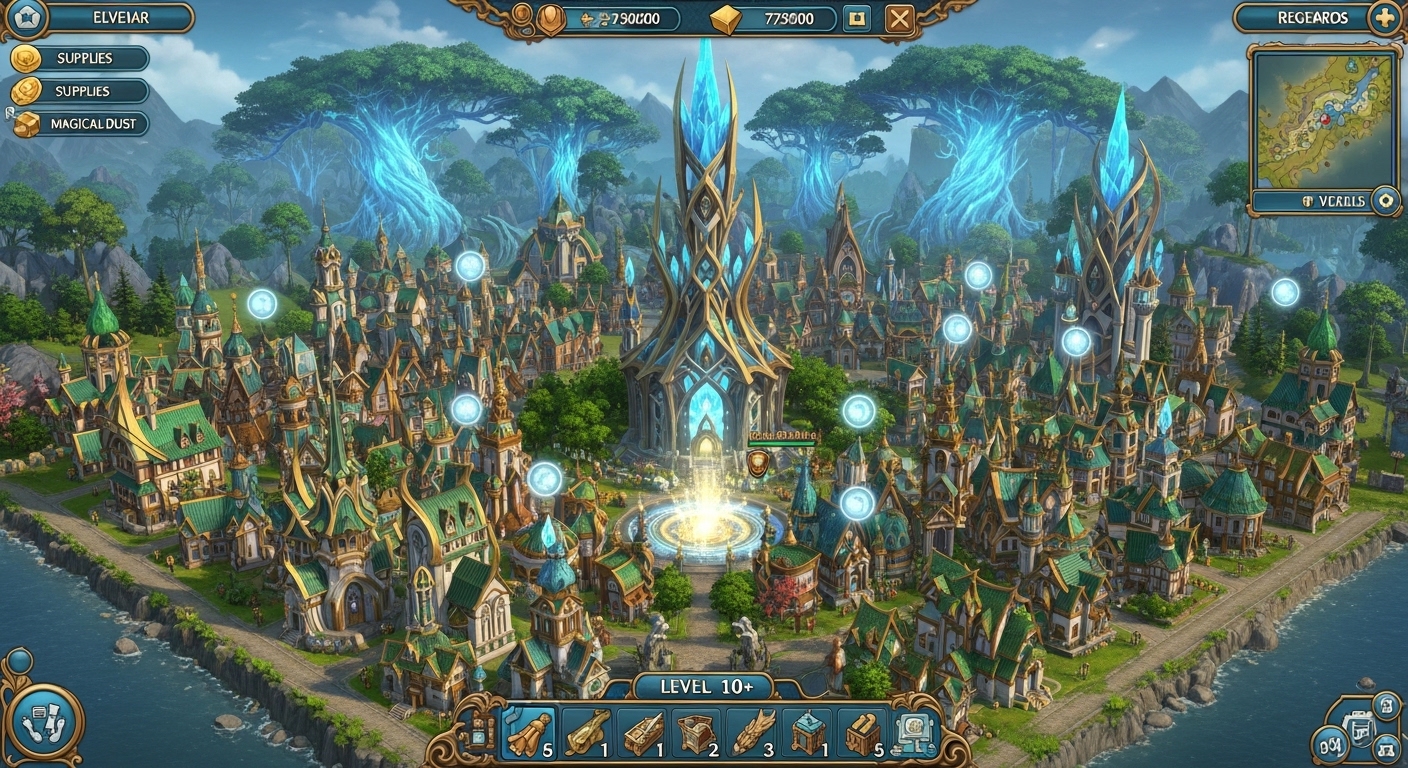Click the red marker on the minimap
Image resolution: width=1408 pixels, height=768 pixels.
point(1325,119)
